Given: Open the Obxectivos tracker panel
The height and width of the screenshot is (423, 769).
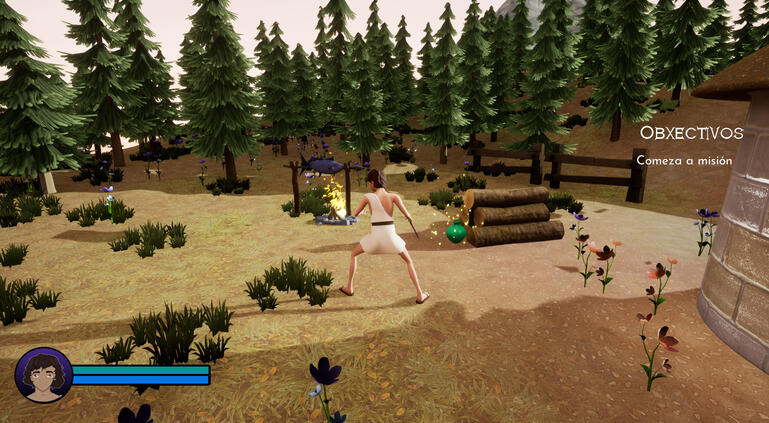Looking at the screenshot, I should [x=691, y=133].
